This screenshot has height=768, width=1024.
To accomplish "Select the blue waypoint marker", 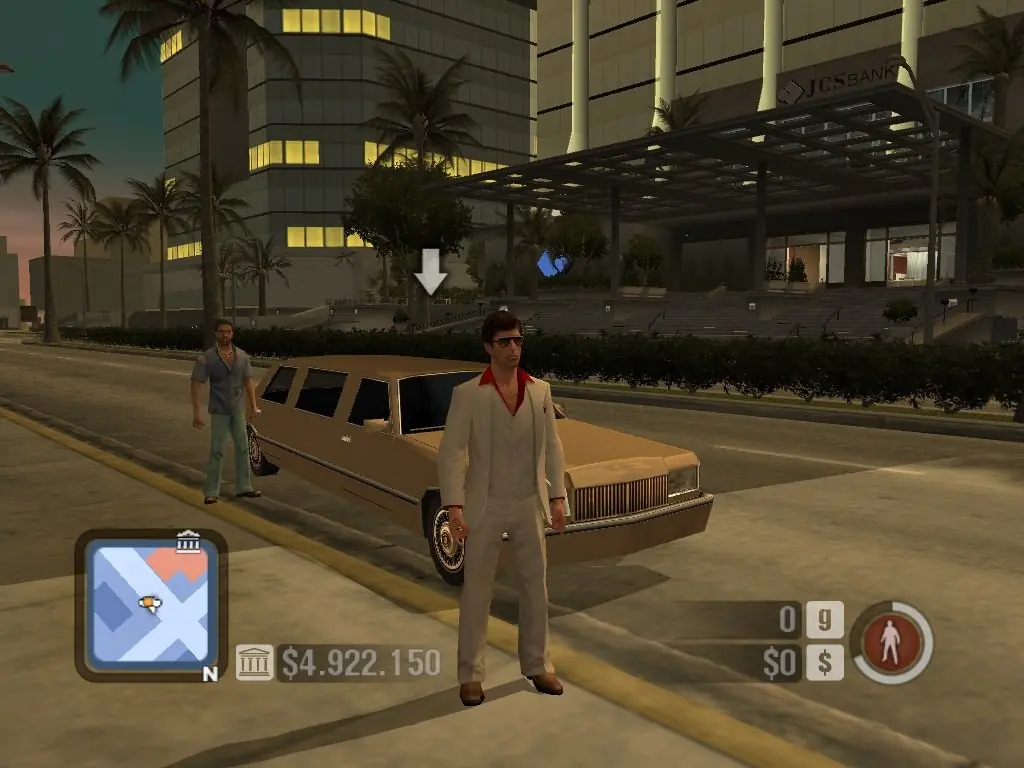I will [552, 264].
